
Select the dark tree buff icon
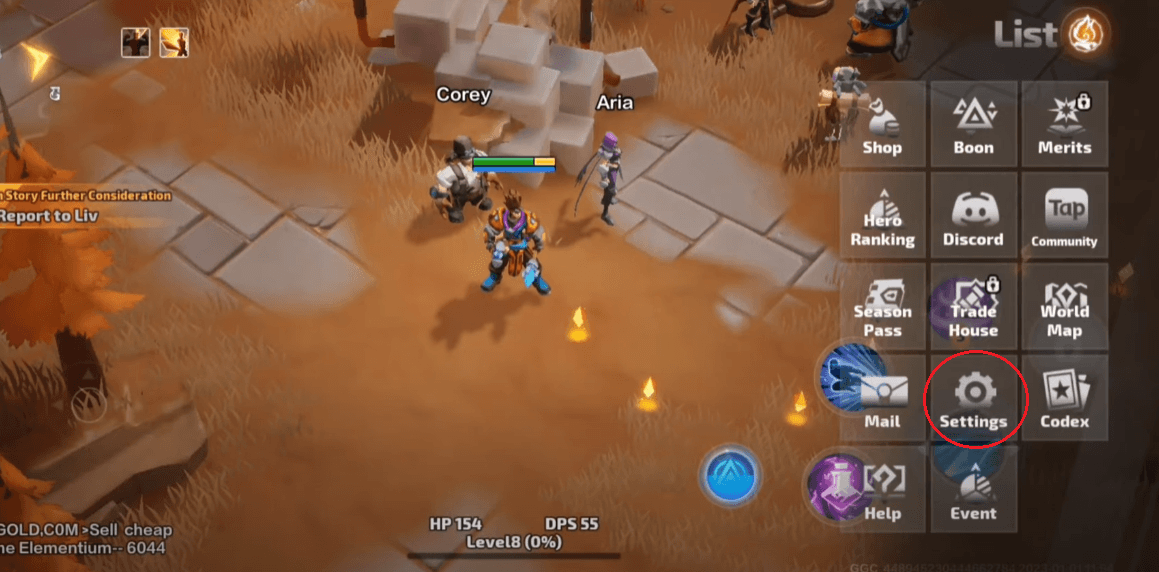click(136, 42)
